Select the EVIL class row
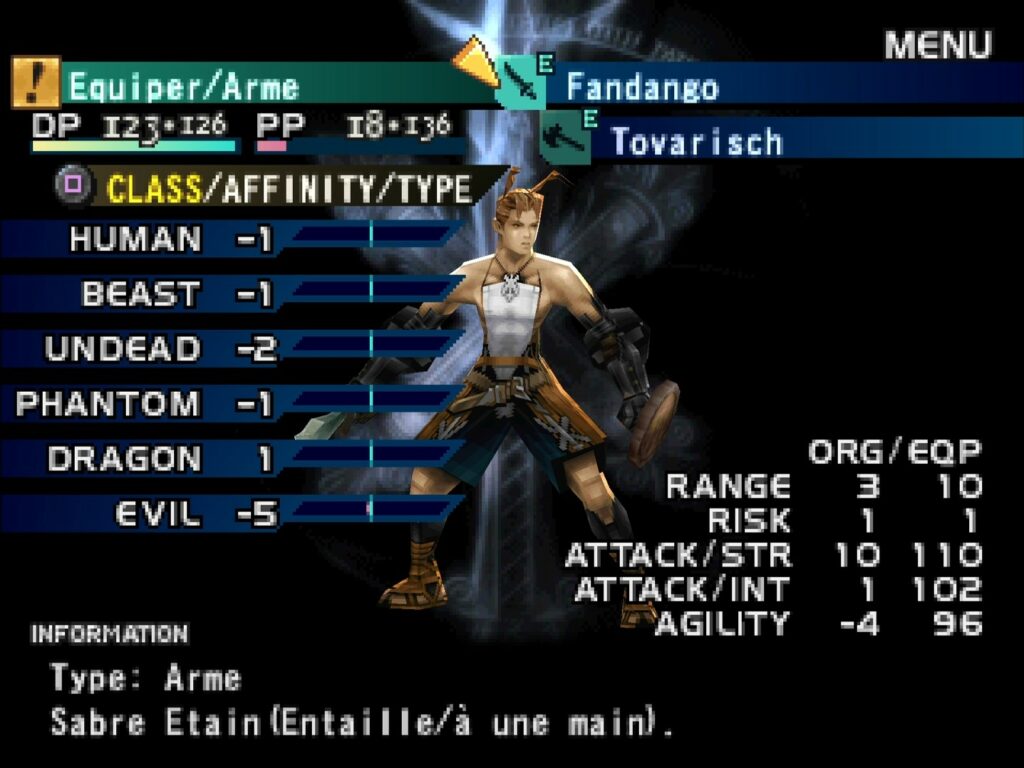This screenshot has height=768, width=1024. [158, 514]
